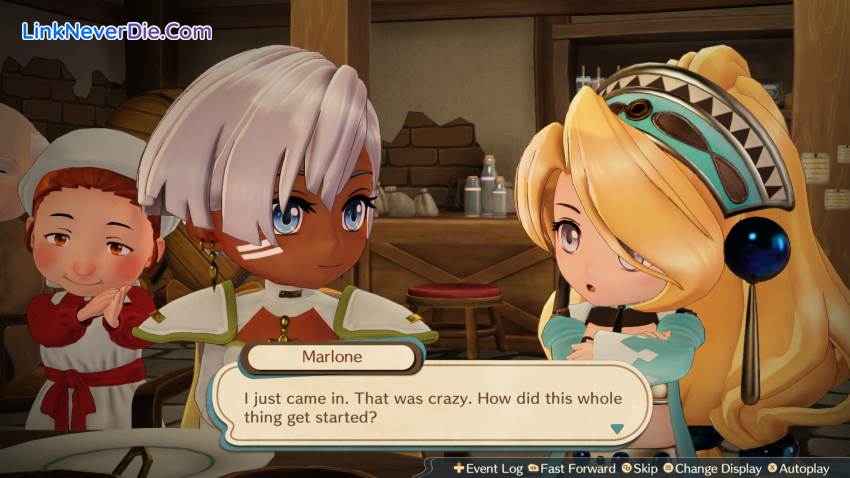Open the Event Log

click(488, 468)
